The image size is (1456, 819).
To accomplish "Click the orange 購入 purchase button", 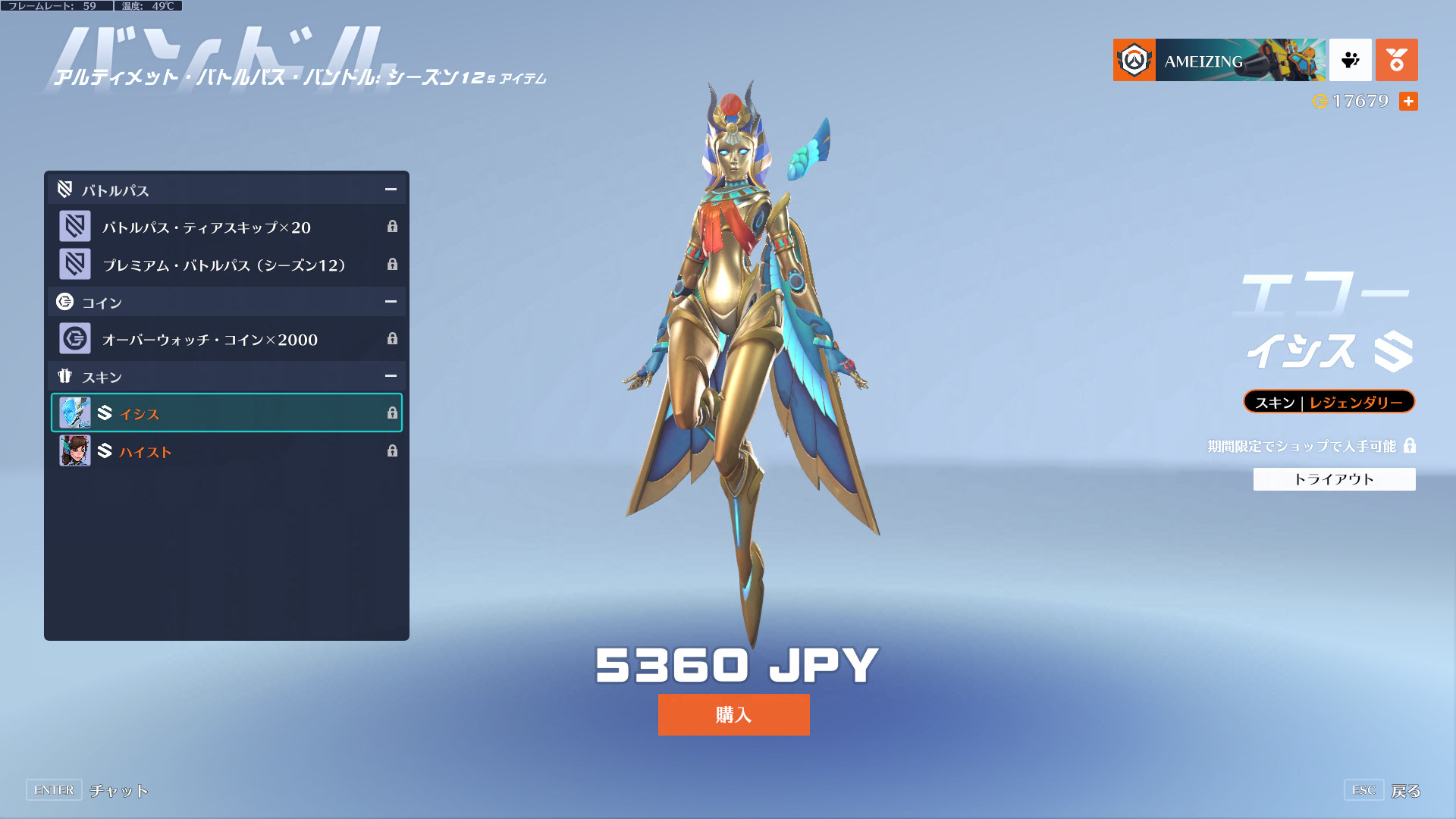I will [x=733, y=714].
